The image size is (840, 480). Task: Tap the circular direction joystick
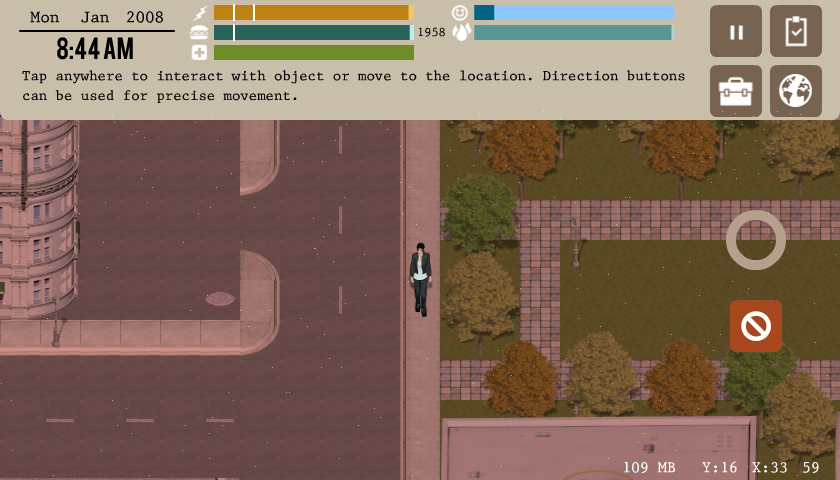[x=756, y=240]
